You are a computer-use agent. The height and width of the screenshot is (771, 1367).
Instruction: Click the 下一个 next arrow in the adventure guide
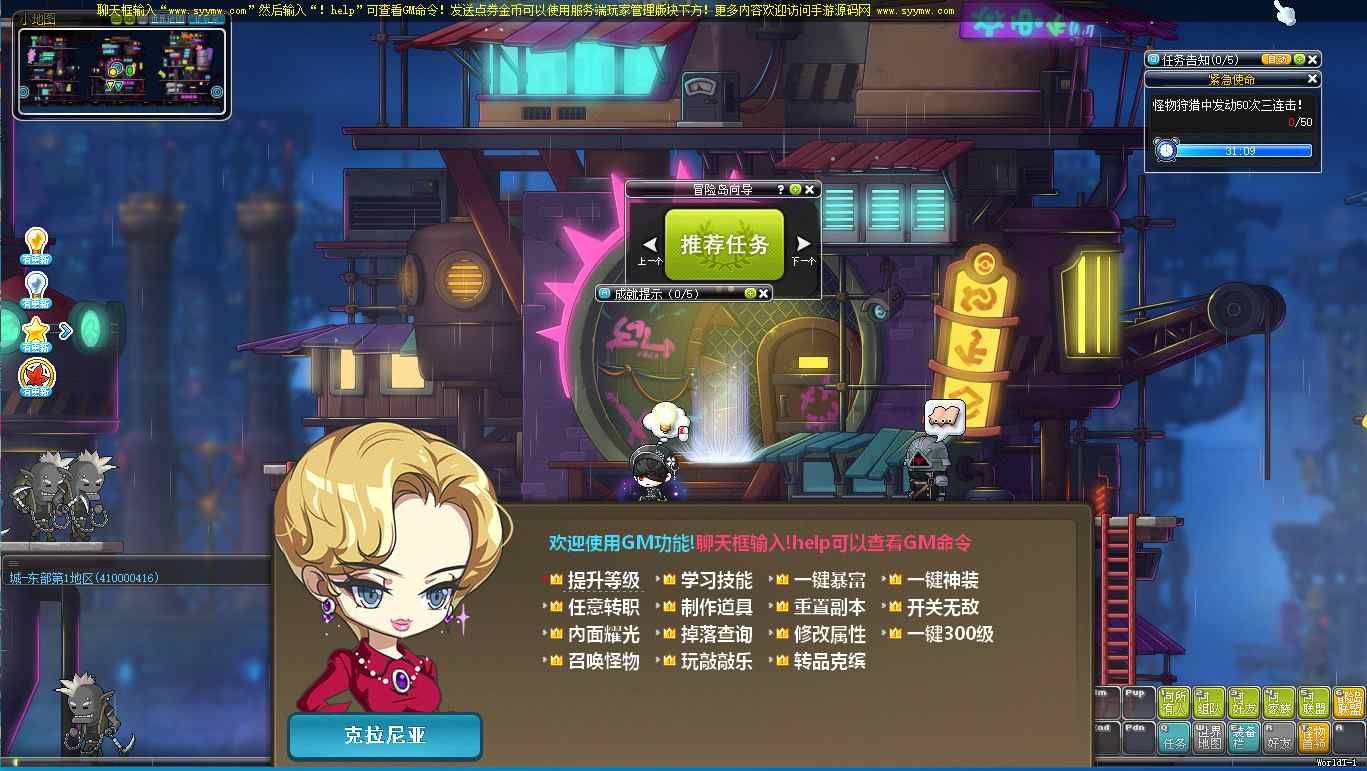click(x=801, y=245)
